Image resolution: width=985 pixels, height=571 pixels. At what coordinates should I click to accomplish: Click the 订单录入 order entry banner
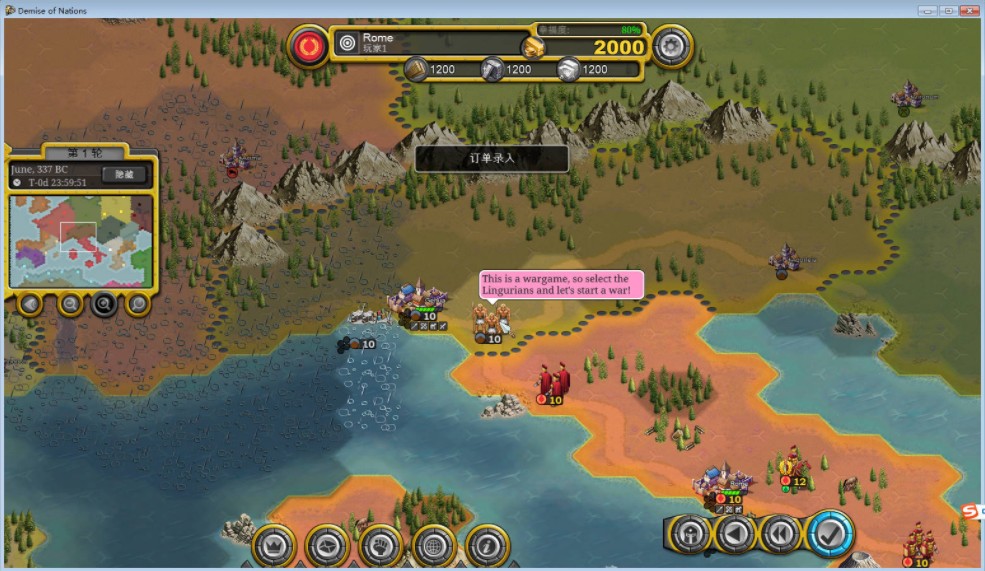click(491, 158)
